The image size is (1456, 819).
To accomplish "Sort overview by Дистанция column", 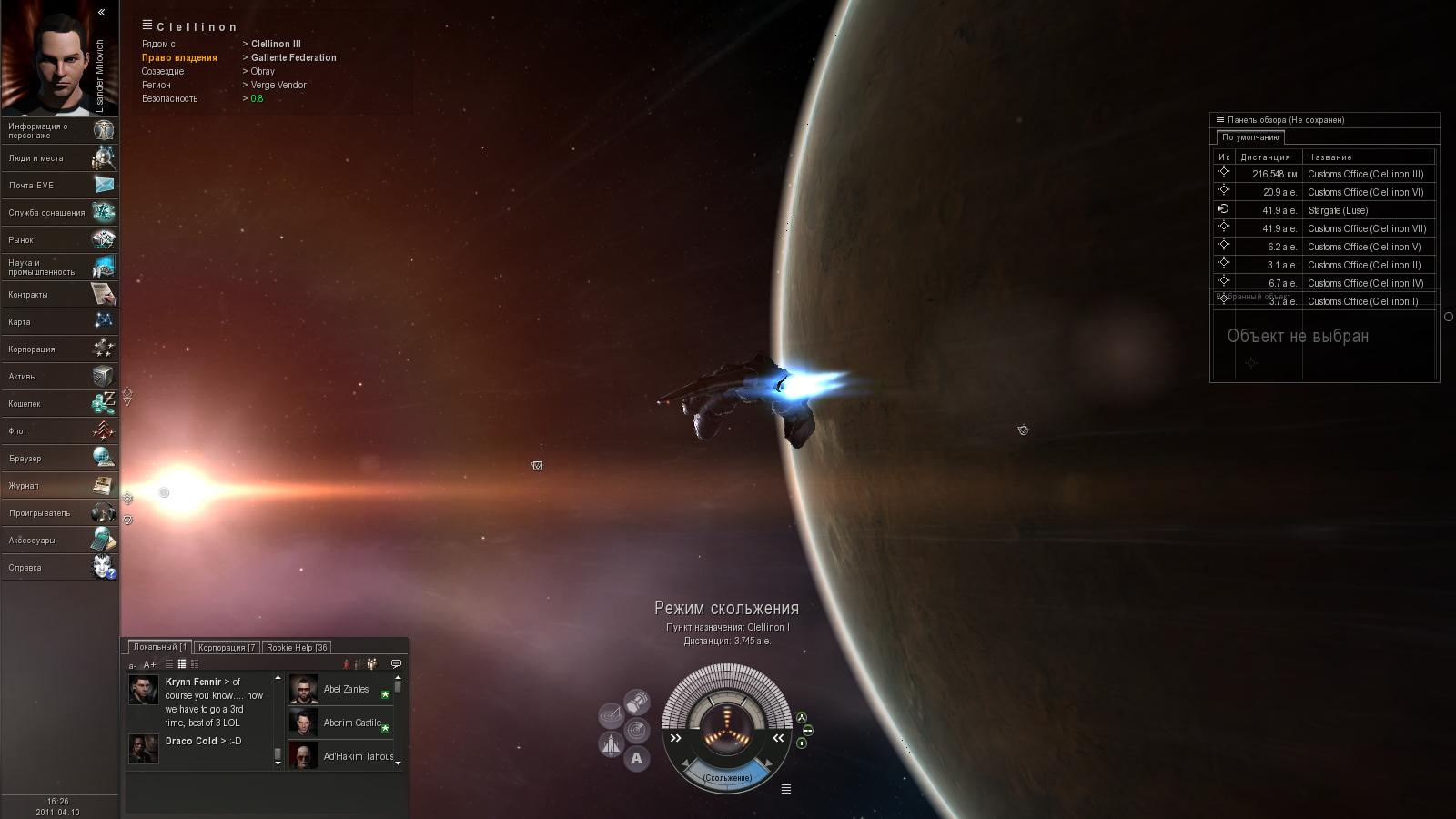I will coord(1265,157).
